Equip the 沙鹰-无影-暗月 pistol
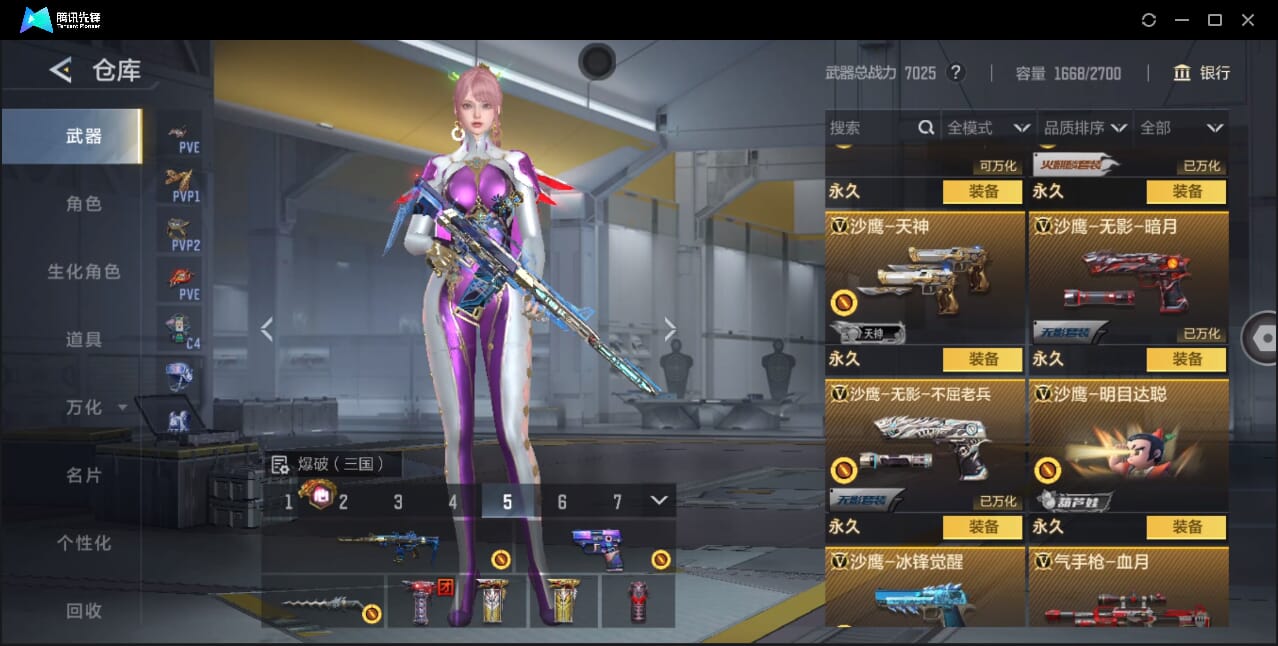This screenshot has height=646, width=1278. [x=1187, y=359]
